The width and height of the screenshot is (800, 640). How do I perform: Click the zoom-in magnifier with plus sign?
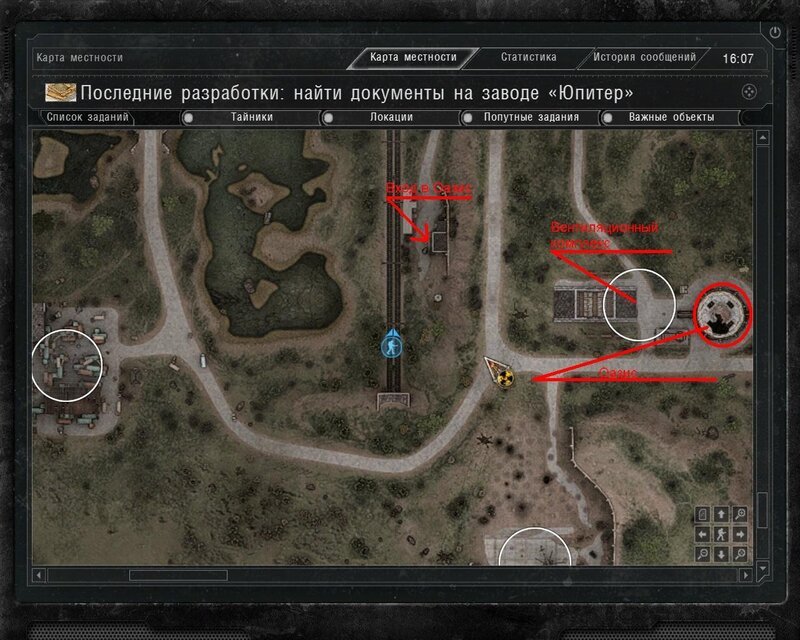740,514
